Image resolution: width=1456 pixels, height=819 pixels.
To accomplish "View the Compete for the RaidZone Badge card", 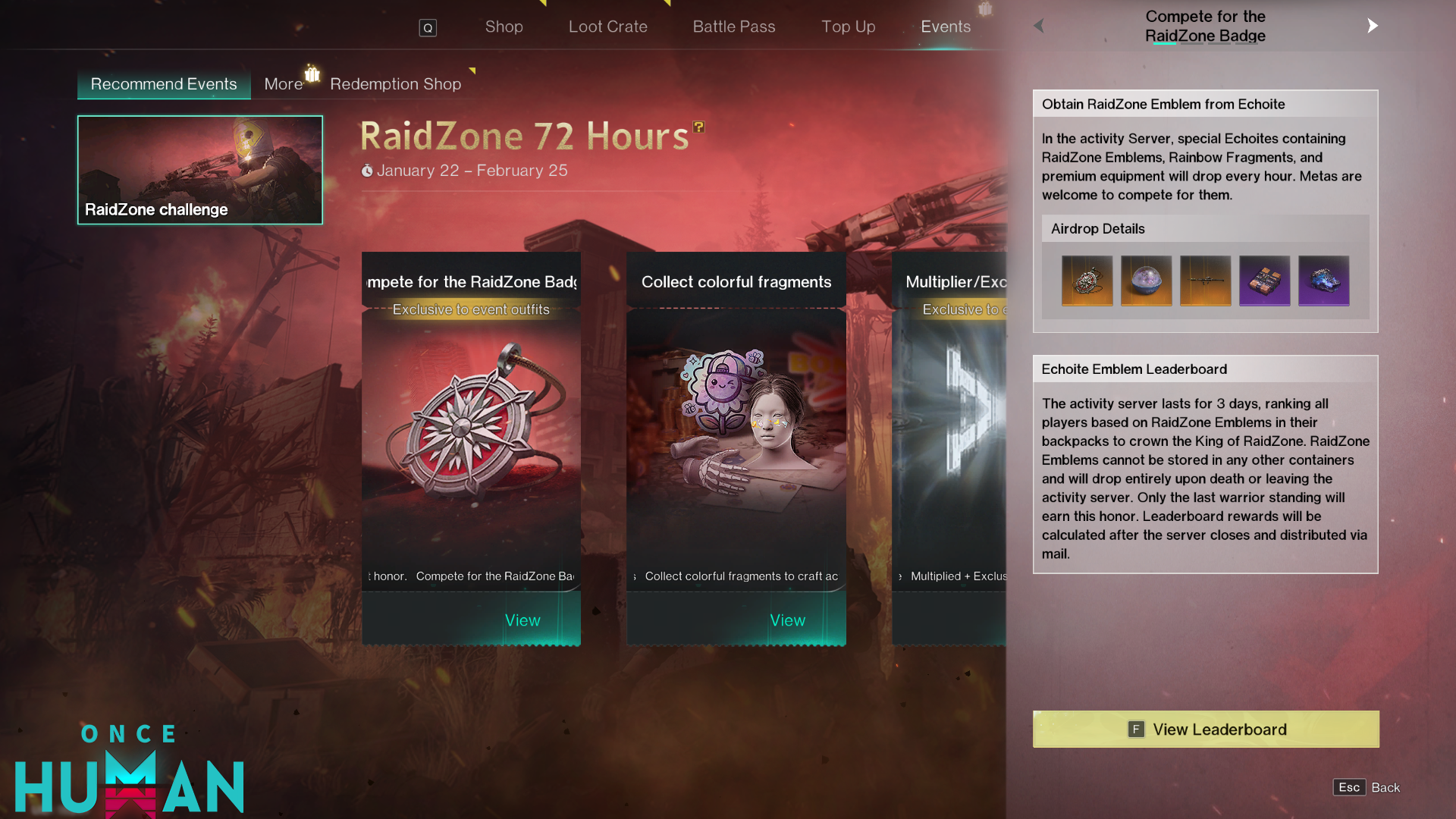I will click(522, 620).
